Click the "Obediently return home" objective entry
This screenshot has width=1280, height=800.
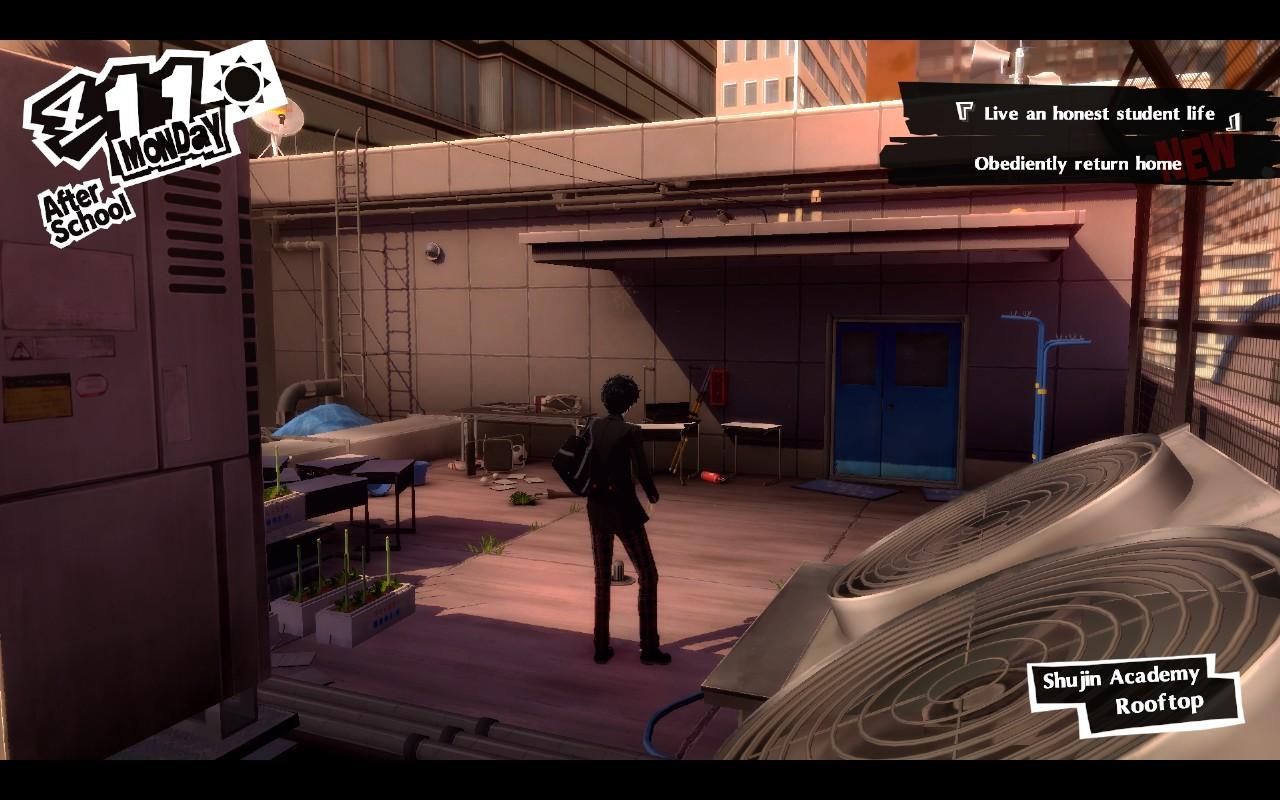pos(1077,164)
